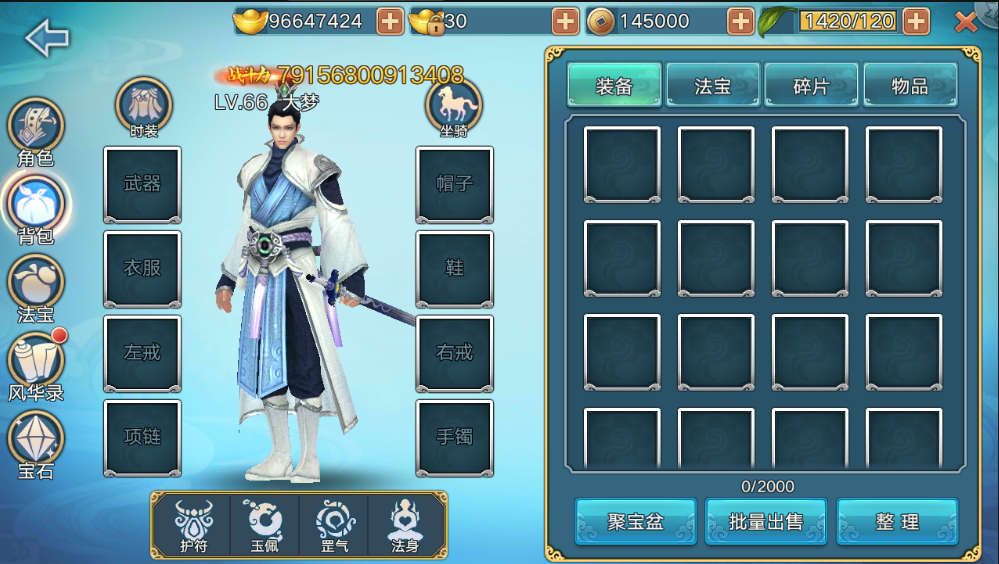Add gold ingots with the plus button
This screenshot has height=564, width=999.
tap(390, 21)
